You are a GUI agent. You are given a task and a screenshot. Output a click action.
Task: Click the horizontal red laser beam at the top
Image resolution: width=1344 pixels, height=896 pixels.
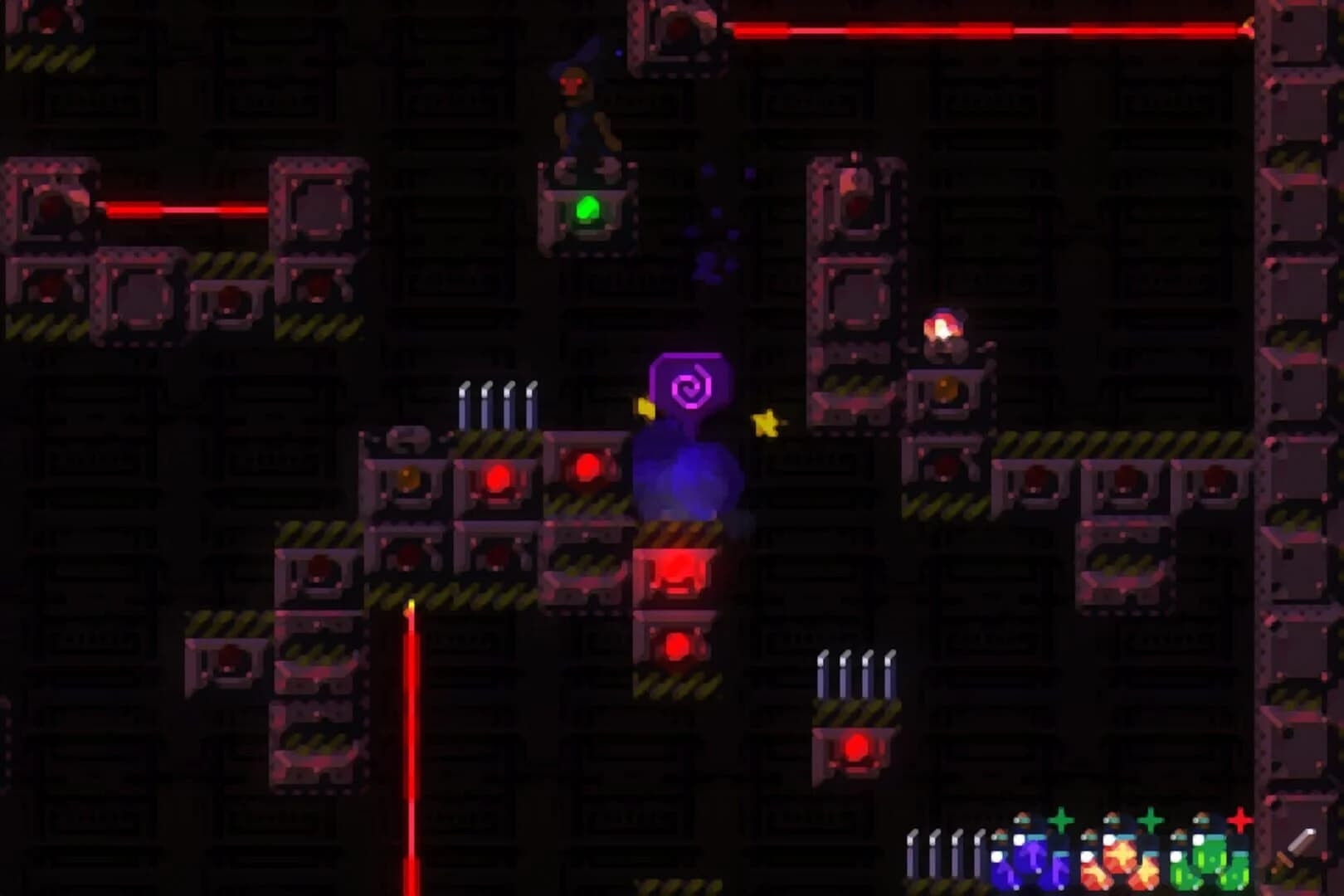[979, 29]
